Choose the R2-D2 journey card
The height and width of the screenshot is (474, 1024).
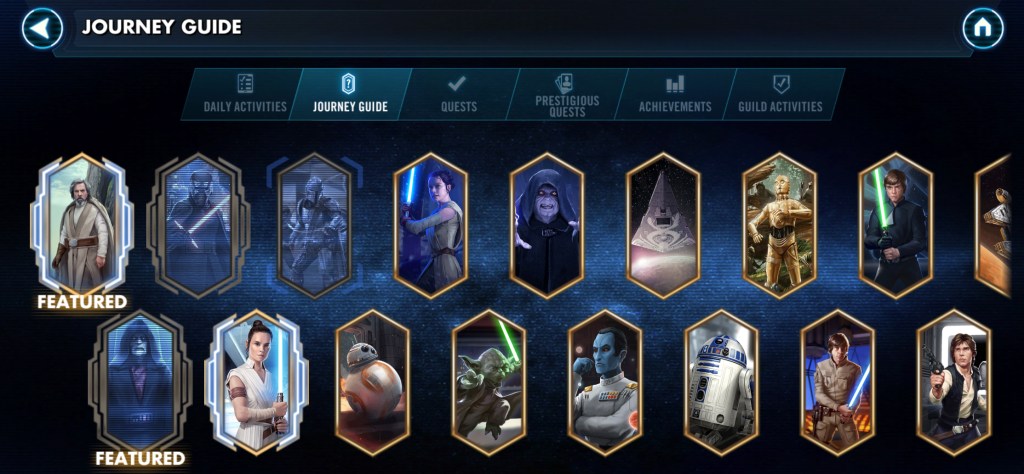[721, 382]
